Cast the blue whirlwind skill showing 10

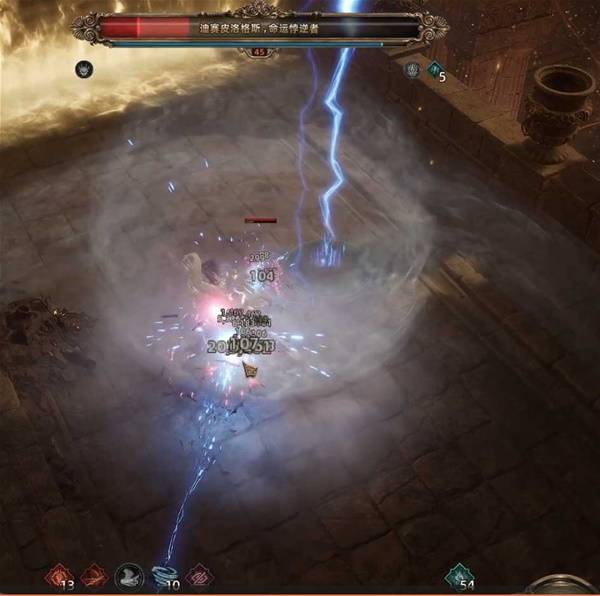[163, 575]
